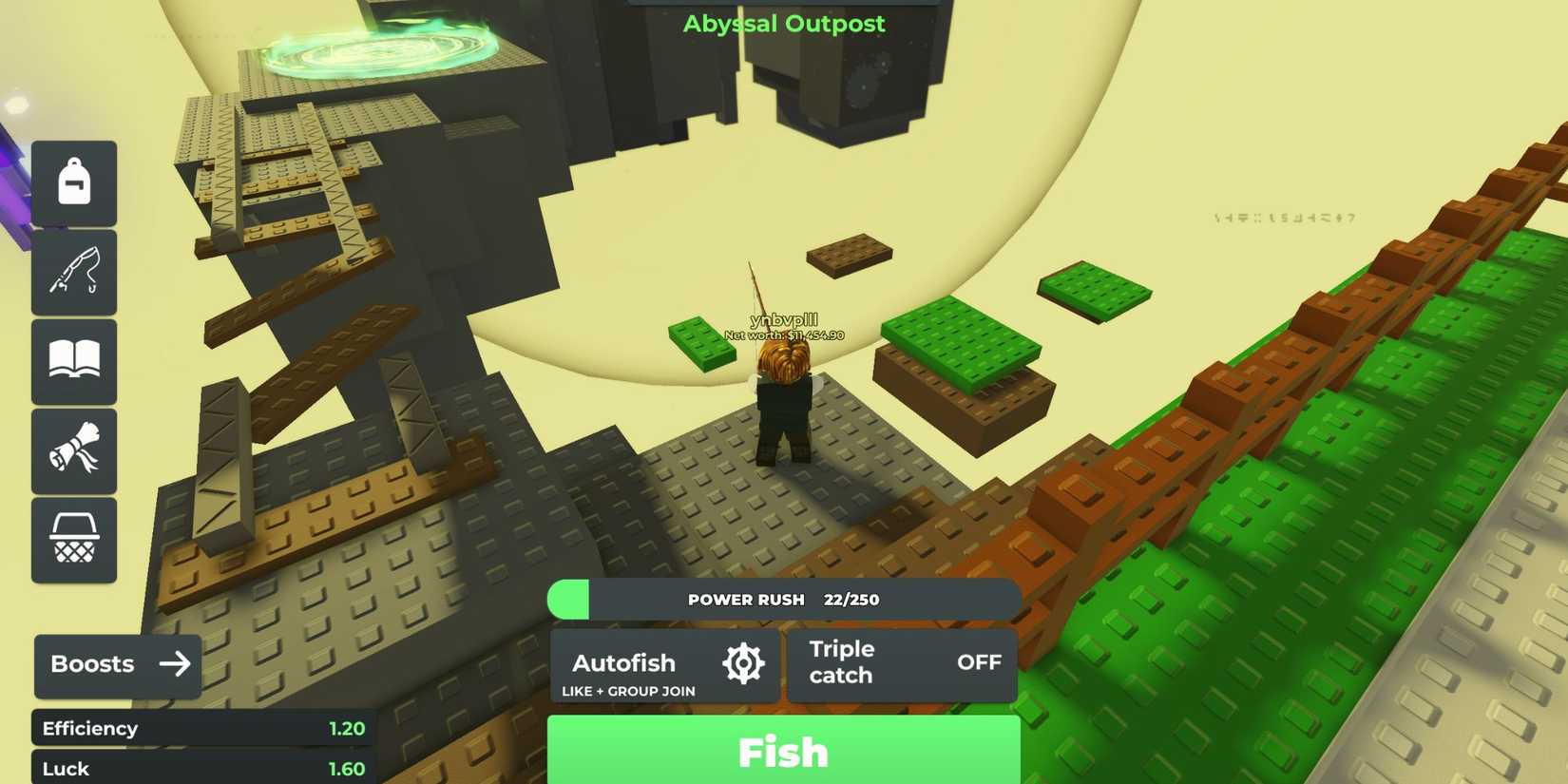
Task: Open the quest scroll icon
Action: [x=74, y=450]
